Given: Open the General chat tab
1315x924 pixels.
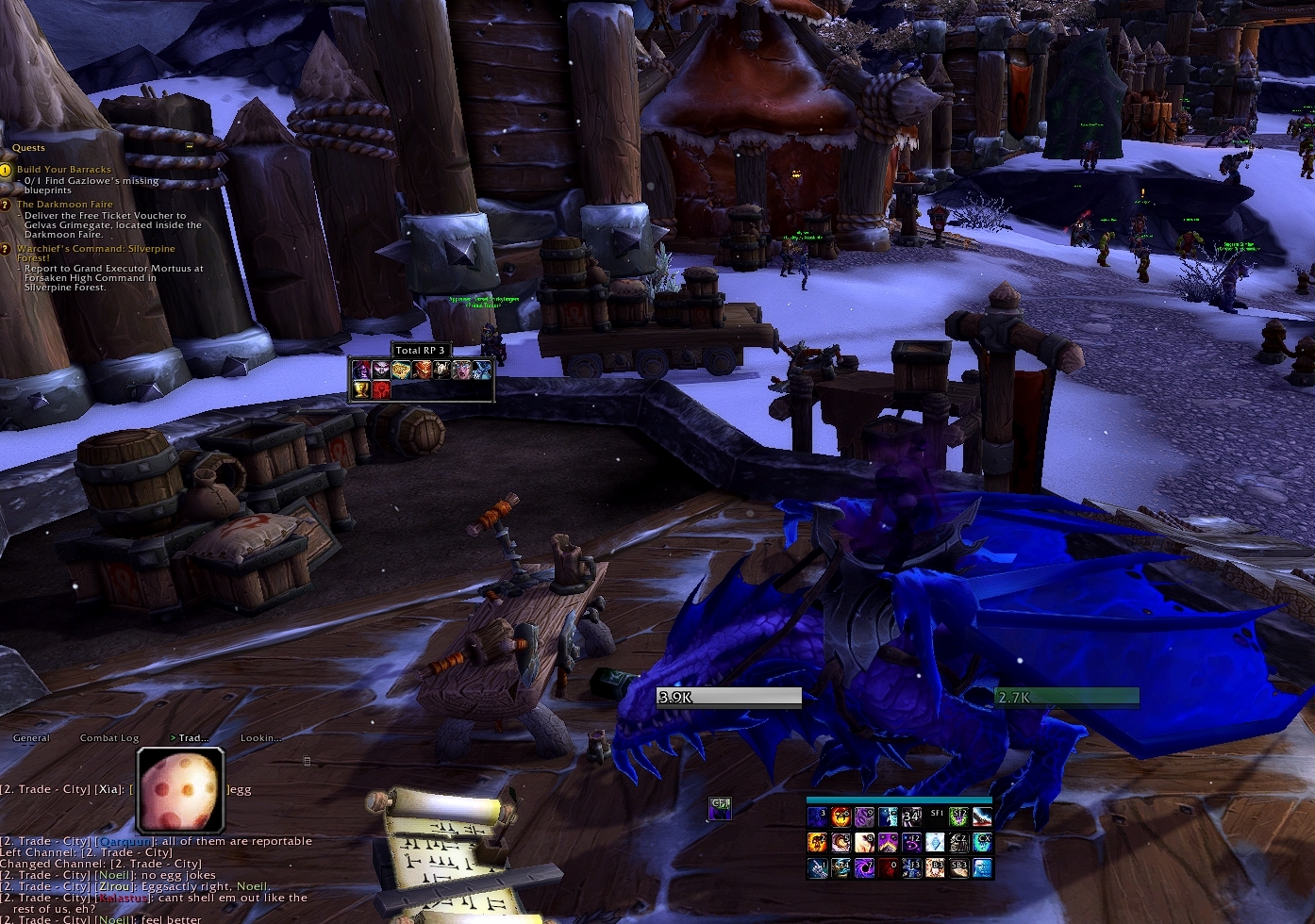Looking at the screenshot, I should (x=31, y=738).
